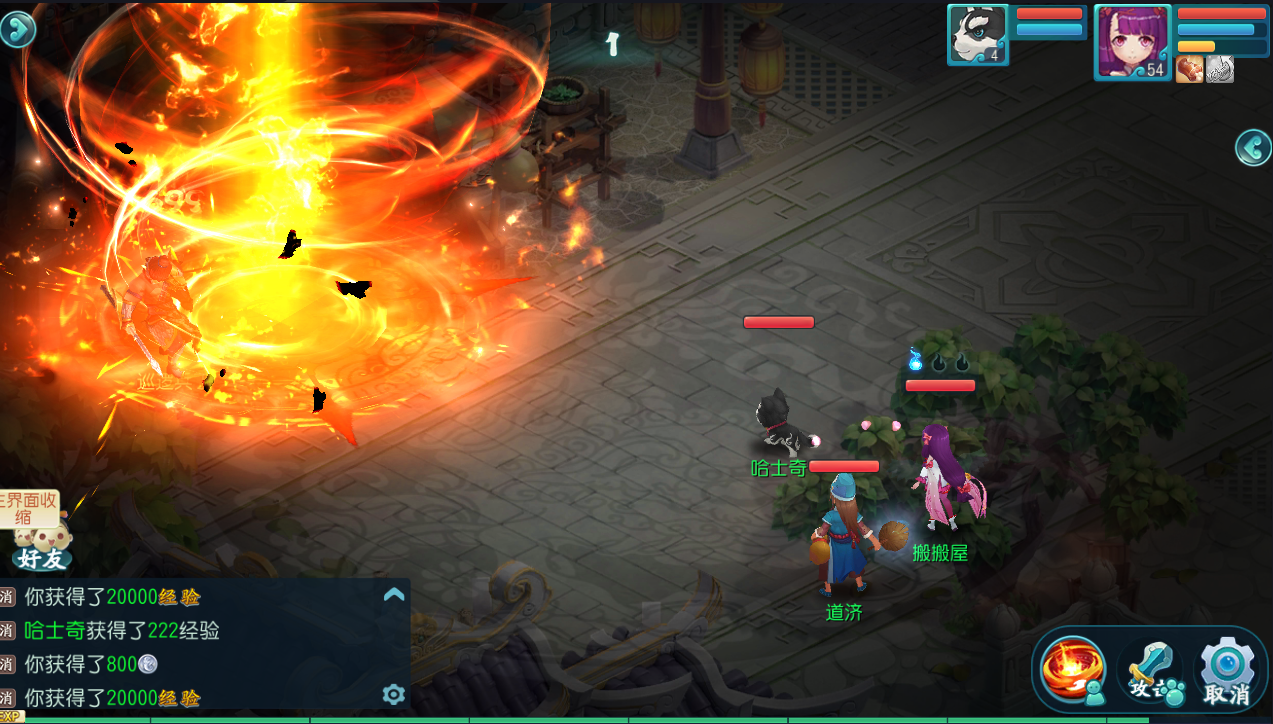Image resolution: width=1273 pixels, height=724 pixels.
Task: Expand the chat log with the up arrow
Action: click(394, 595)
